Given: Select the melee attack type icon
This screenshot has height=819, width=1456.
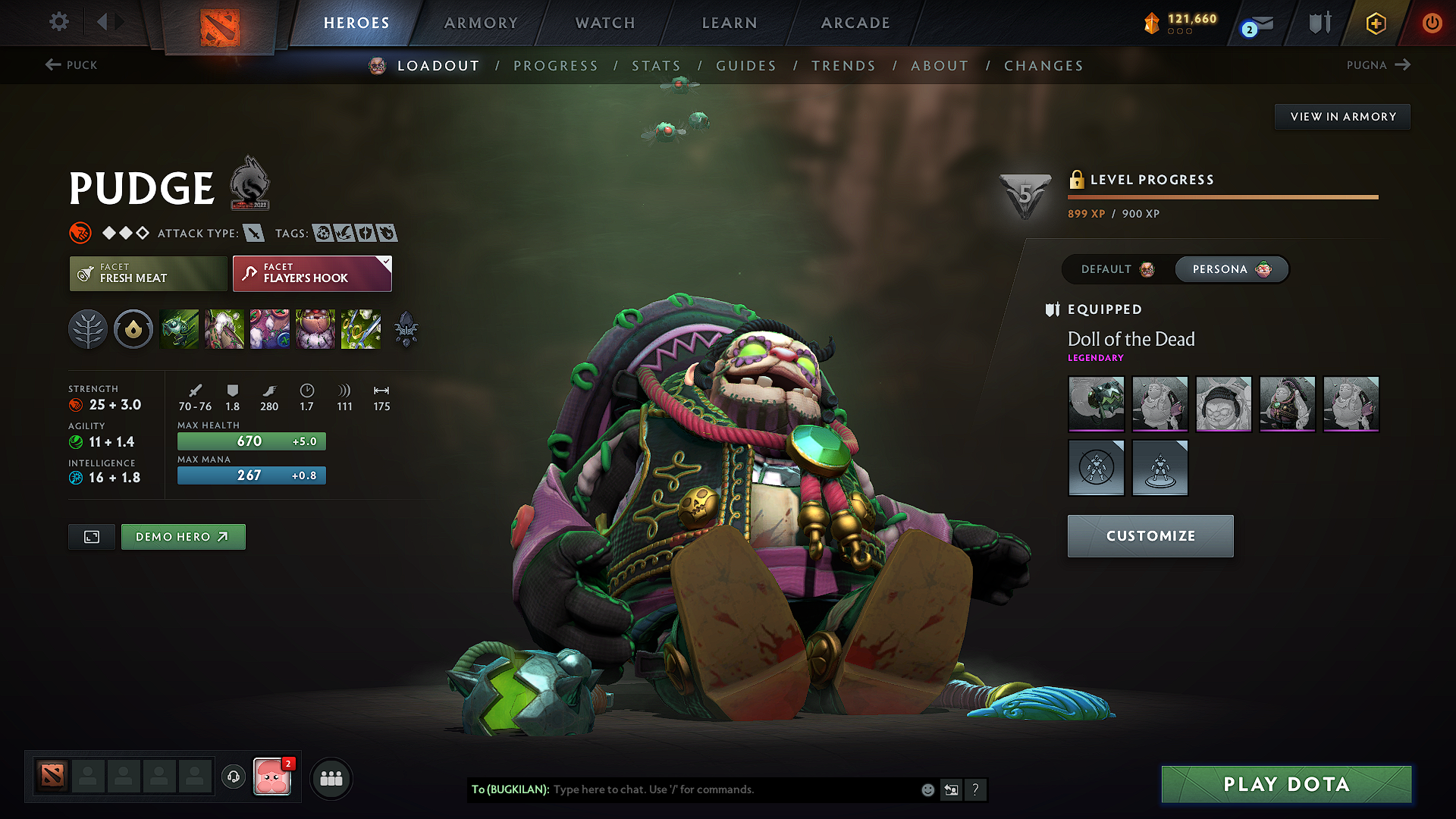Looking at the screenshot, I should click(x=255, y=233).
